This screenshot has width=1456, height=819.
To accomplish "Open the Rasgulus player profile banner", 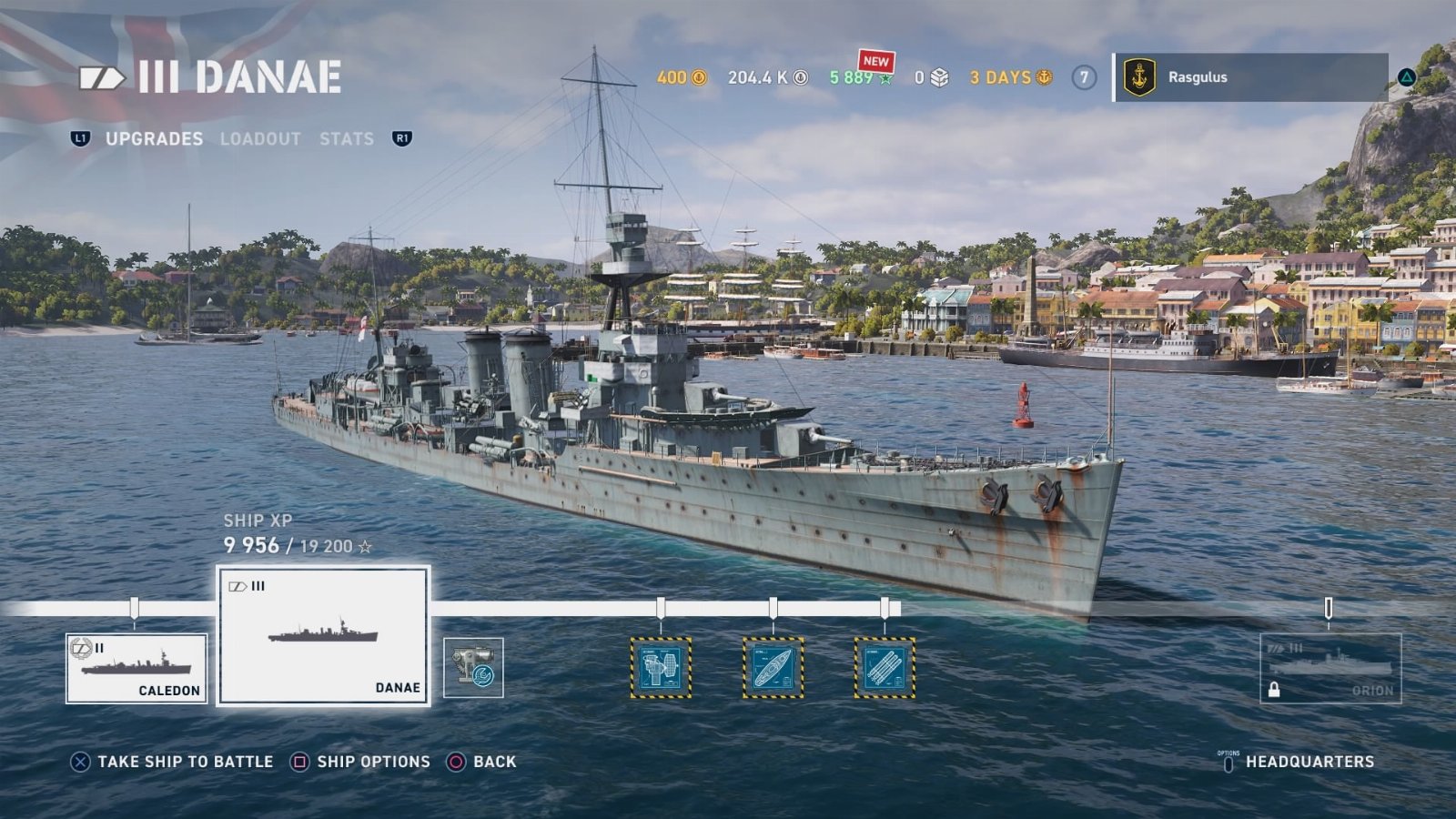I will pyautogui.click(x=1250, y=77).
